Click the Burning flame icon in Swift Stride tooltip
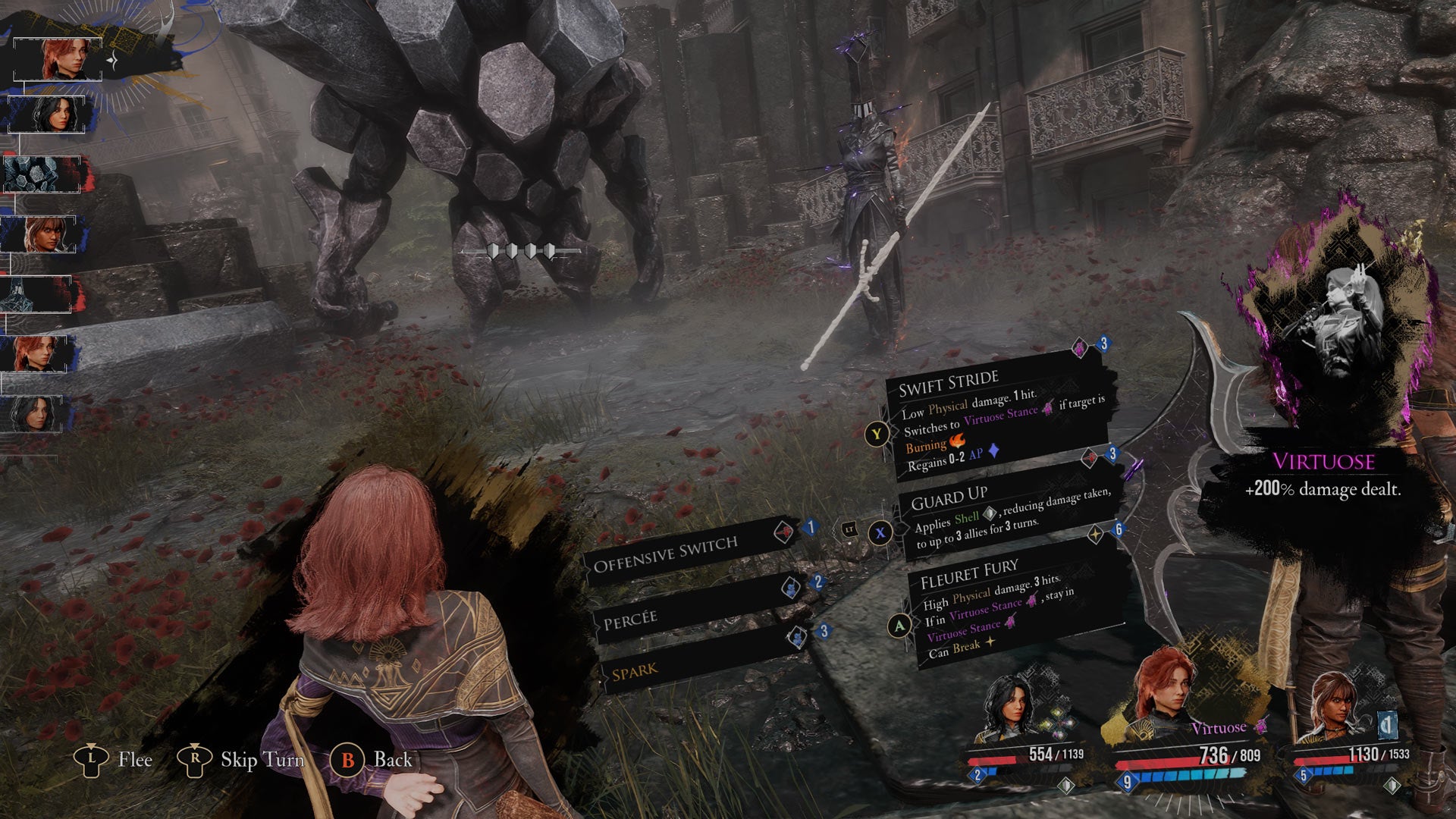 [957, 443]
